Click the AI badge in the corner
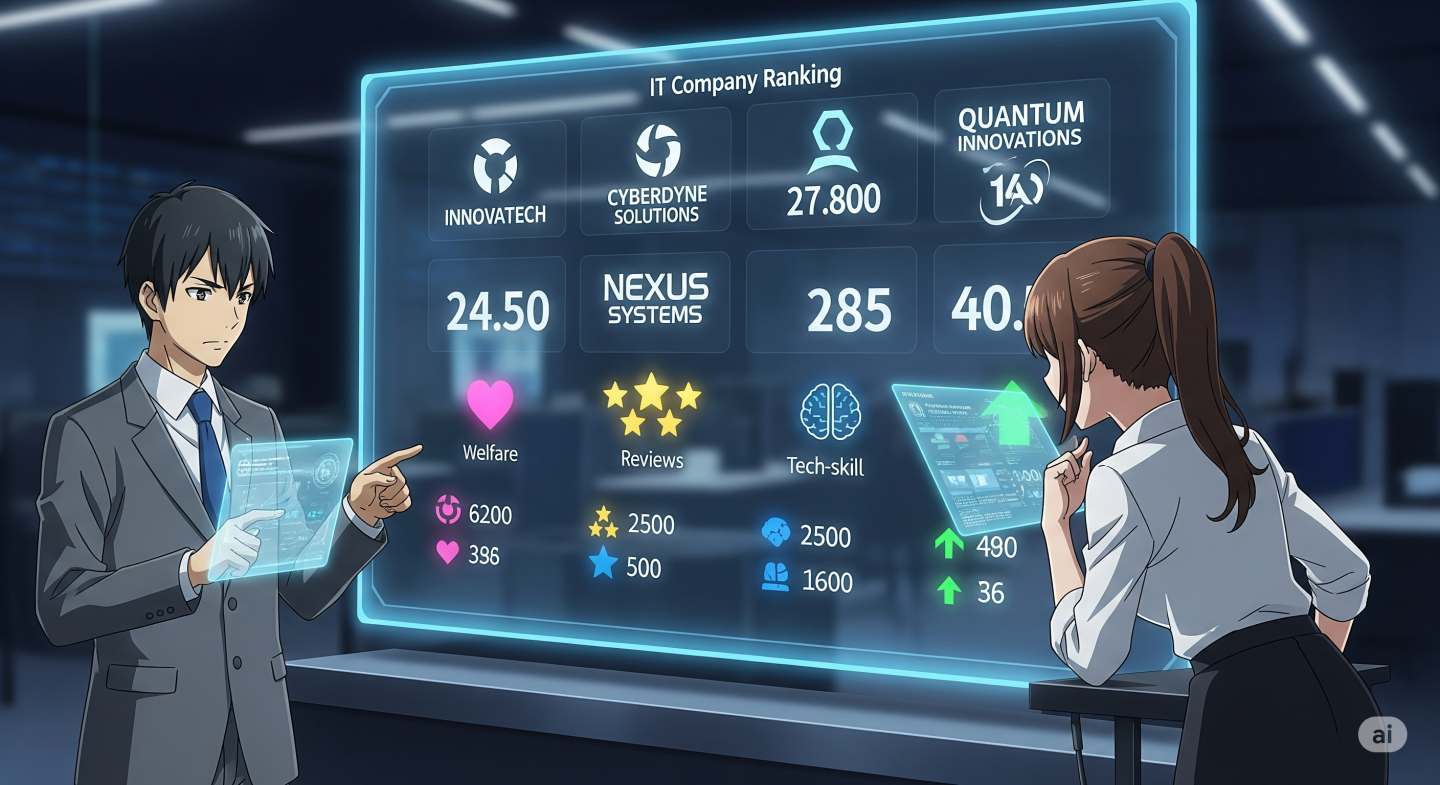 point(1382,735)
